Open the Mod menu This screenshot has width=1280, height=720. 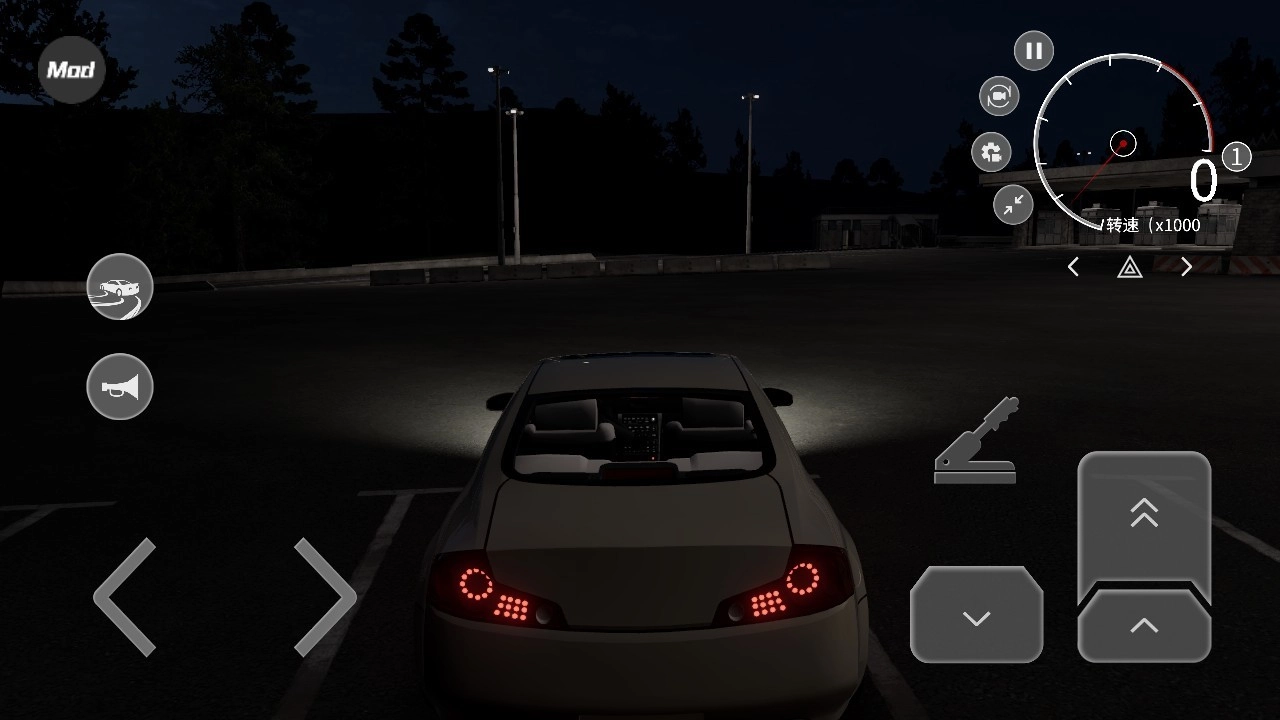pos(71,70)
